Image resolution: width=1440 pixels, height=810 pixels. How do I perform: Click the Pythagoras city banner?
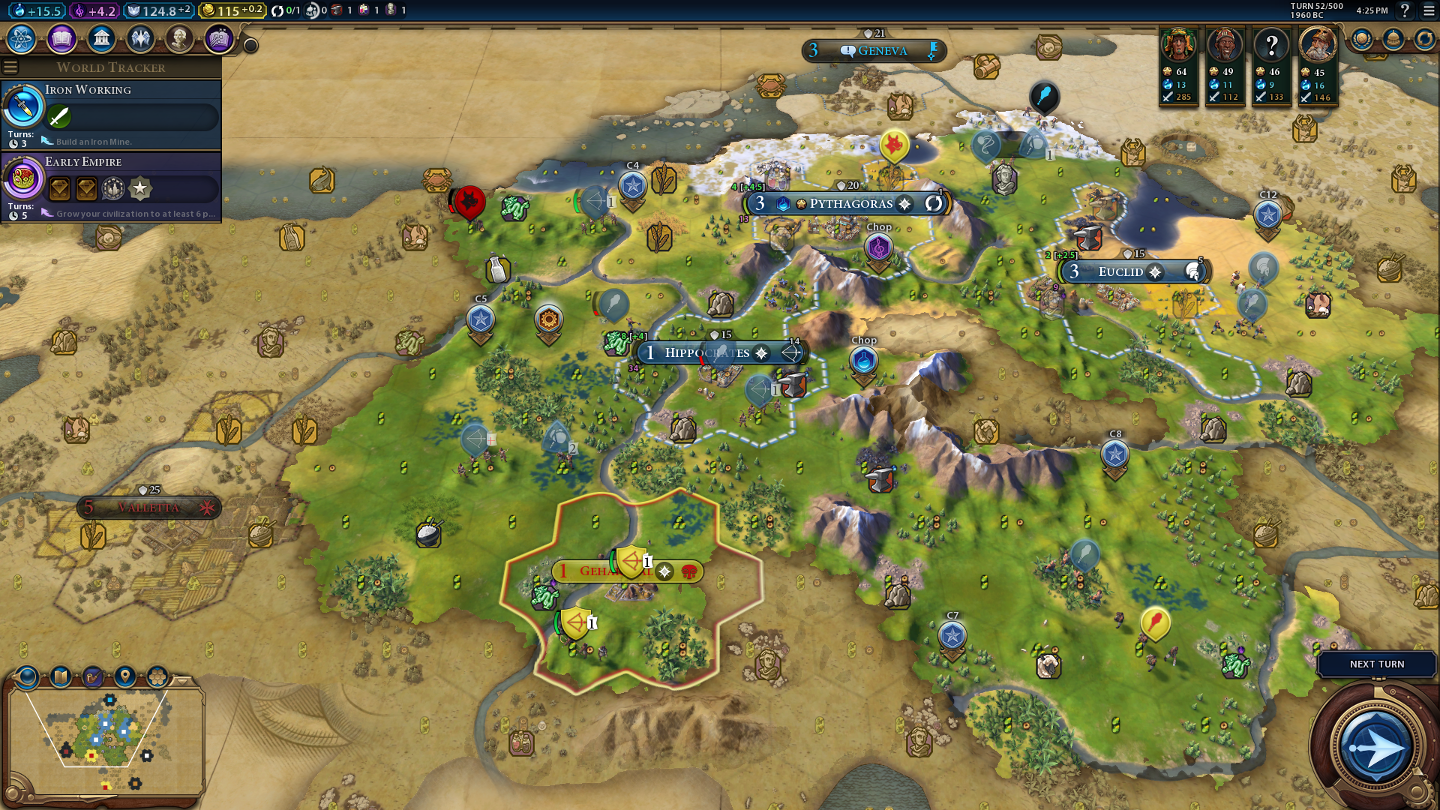[845, 204]
